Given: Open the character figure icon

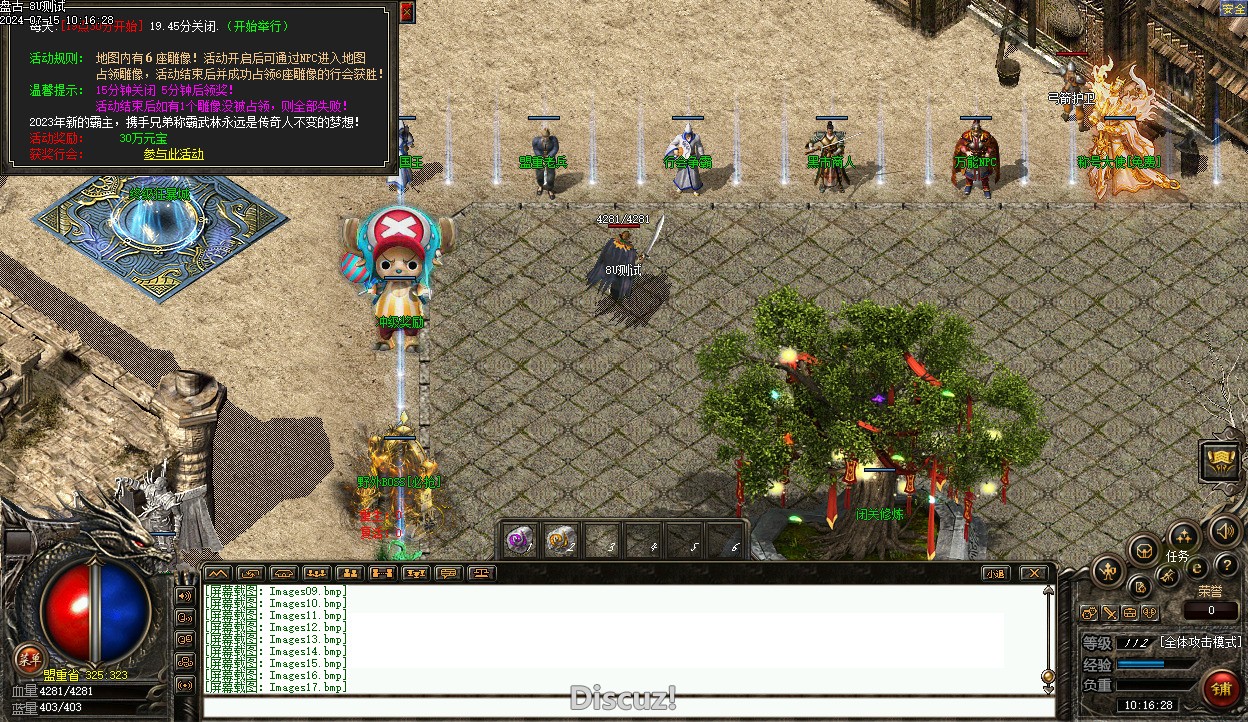Looking at the screenshot, I should [x=1108, y=572].
